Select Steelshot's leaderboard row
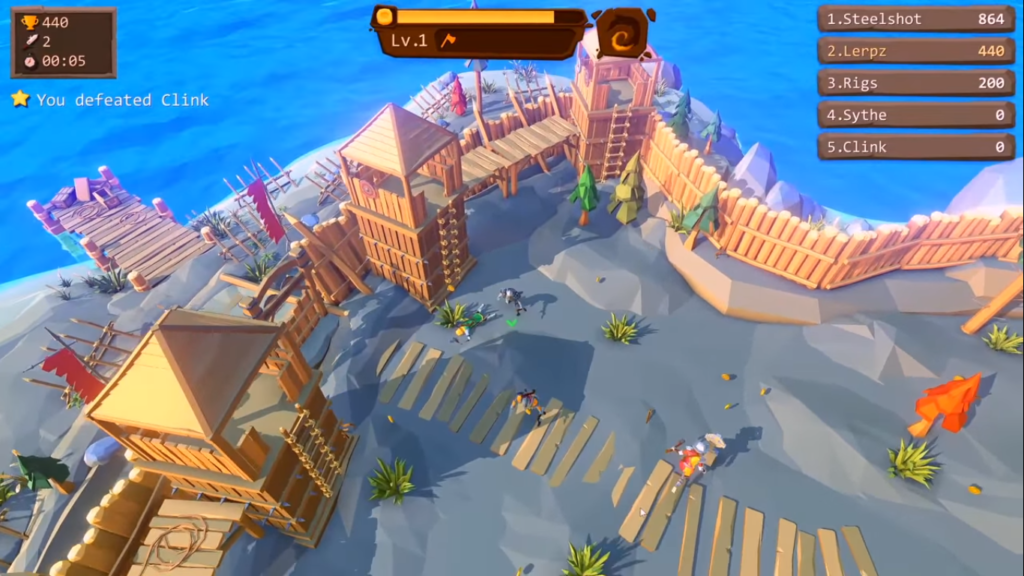Viewport: 1024px width, 576px height. [916, 19]
